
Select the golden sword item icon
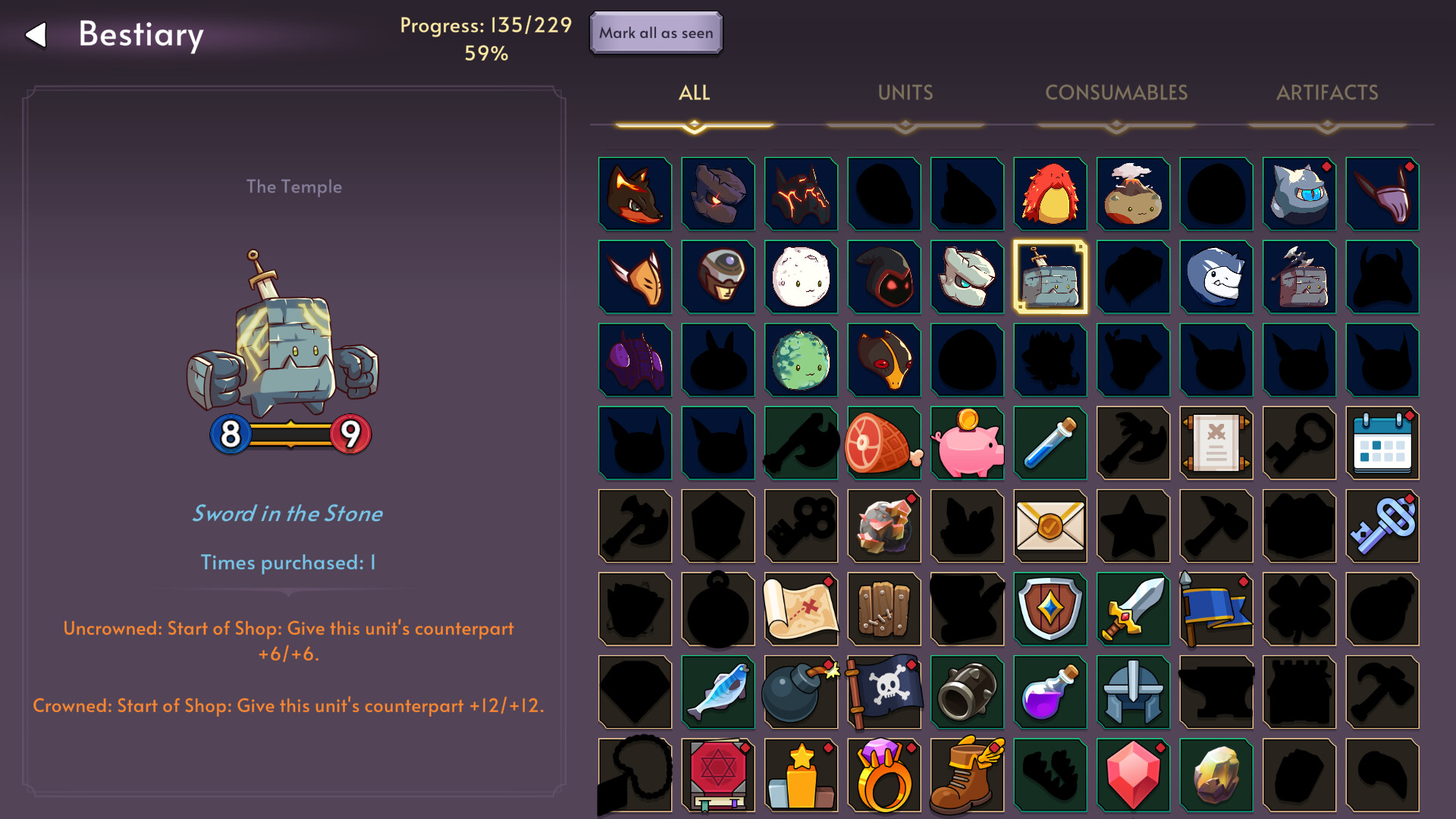click(x=1133, y=609)
